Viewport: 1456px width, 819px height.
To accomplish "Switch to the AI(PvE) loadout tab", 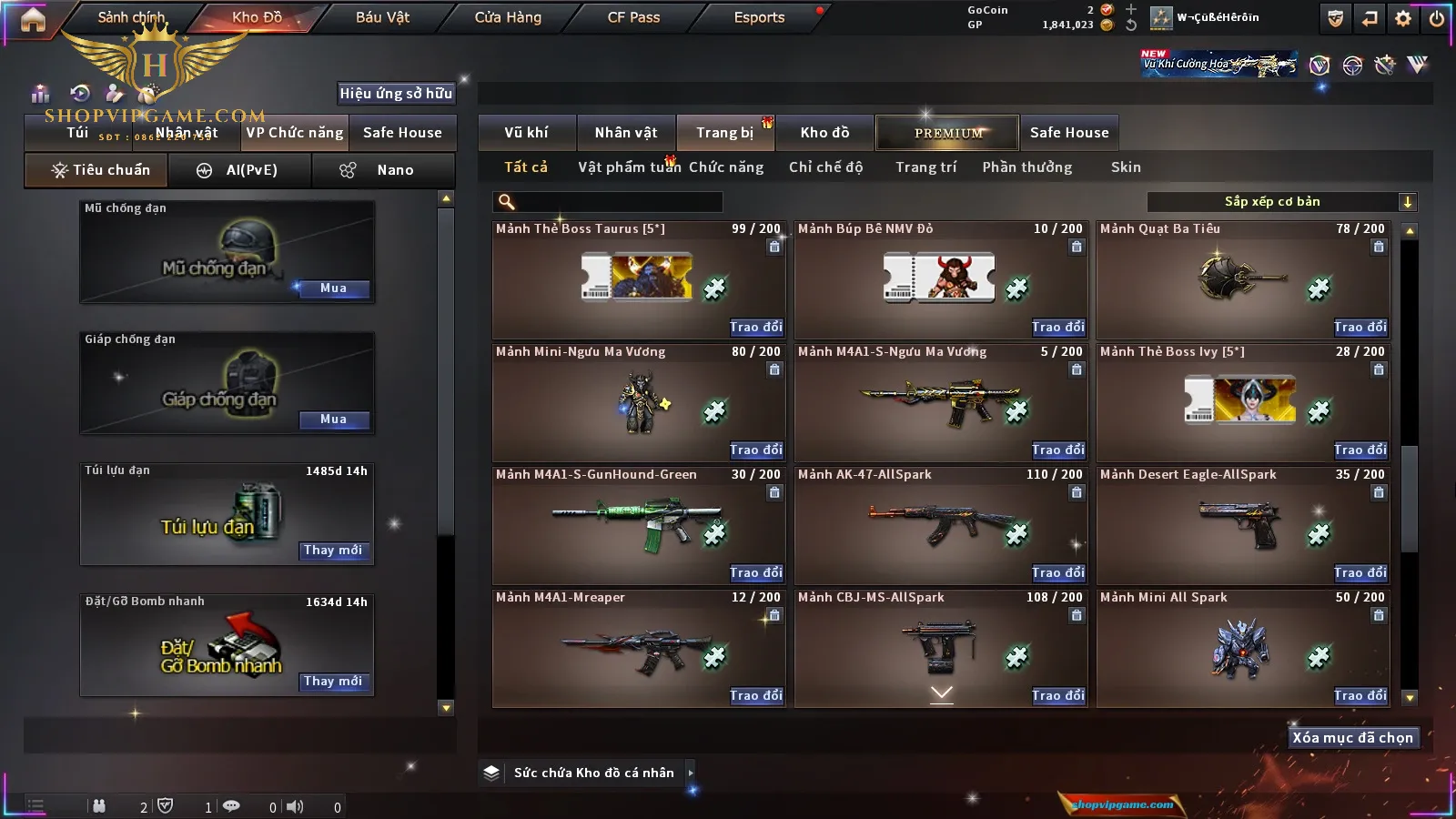I will pyautogui.click(x=240, y=170).
